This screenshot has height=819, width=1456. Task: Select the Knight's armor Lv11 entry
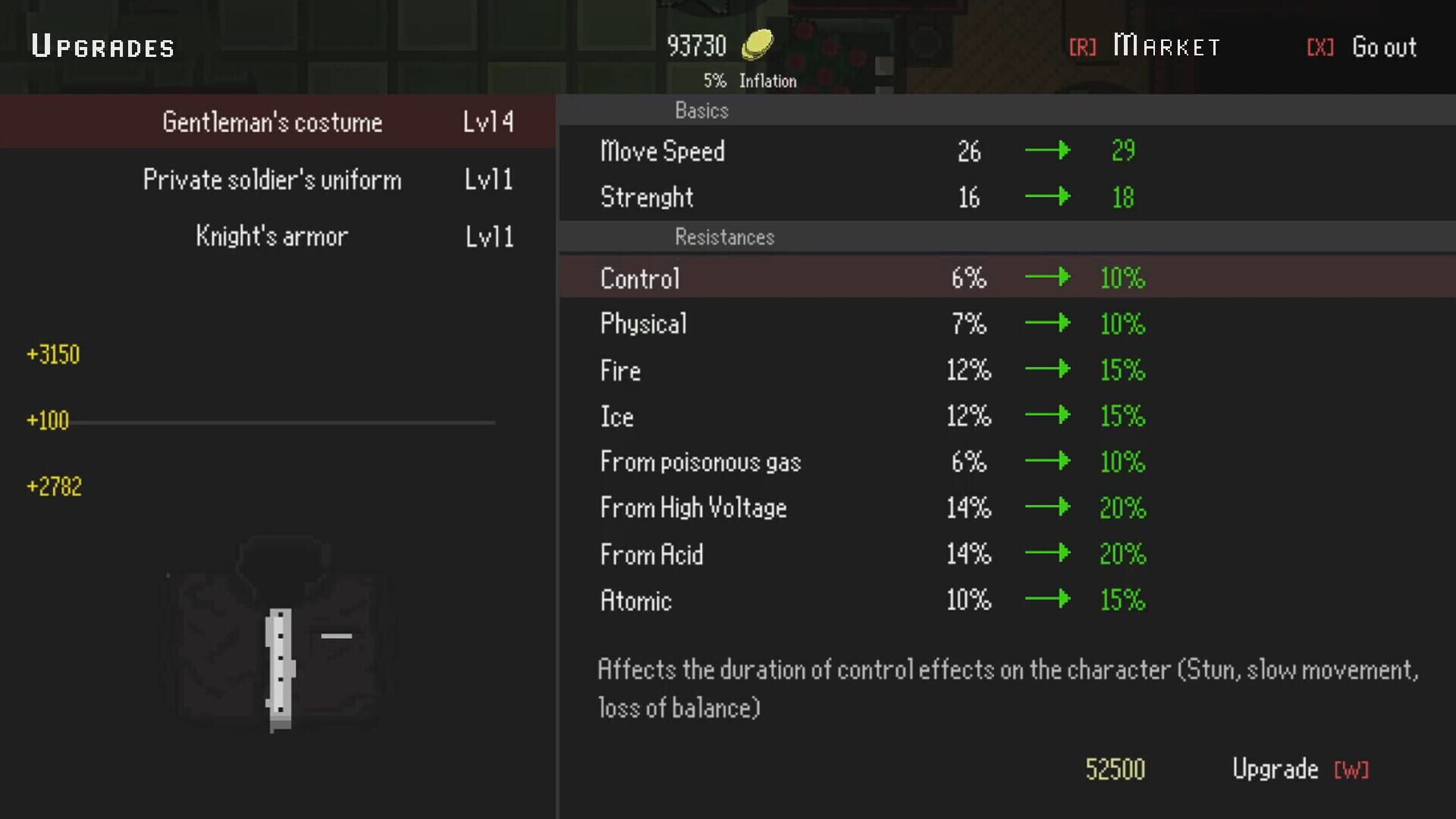pos(273,236)
